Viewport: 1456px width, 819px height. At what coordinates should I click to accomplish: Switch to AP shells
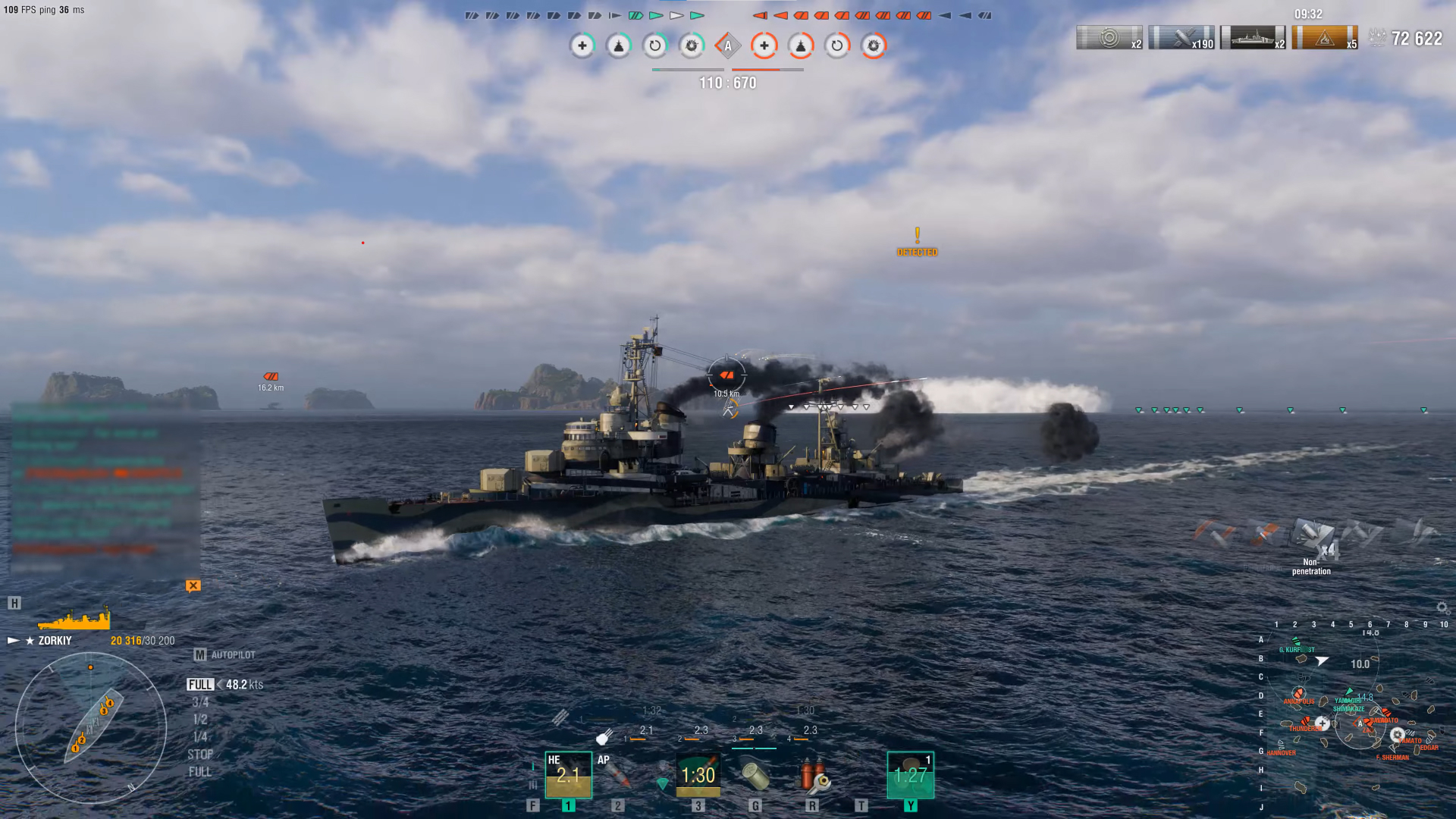617,774
